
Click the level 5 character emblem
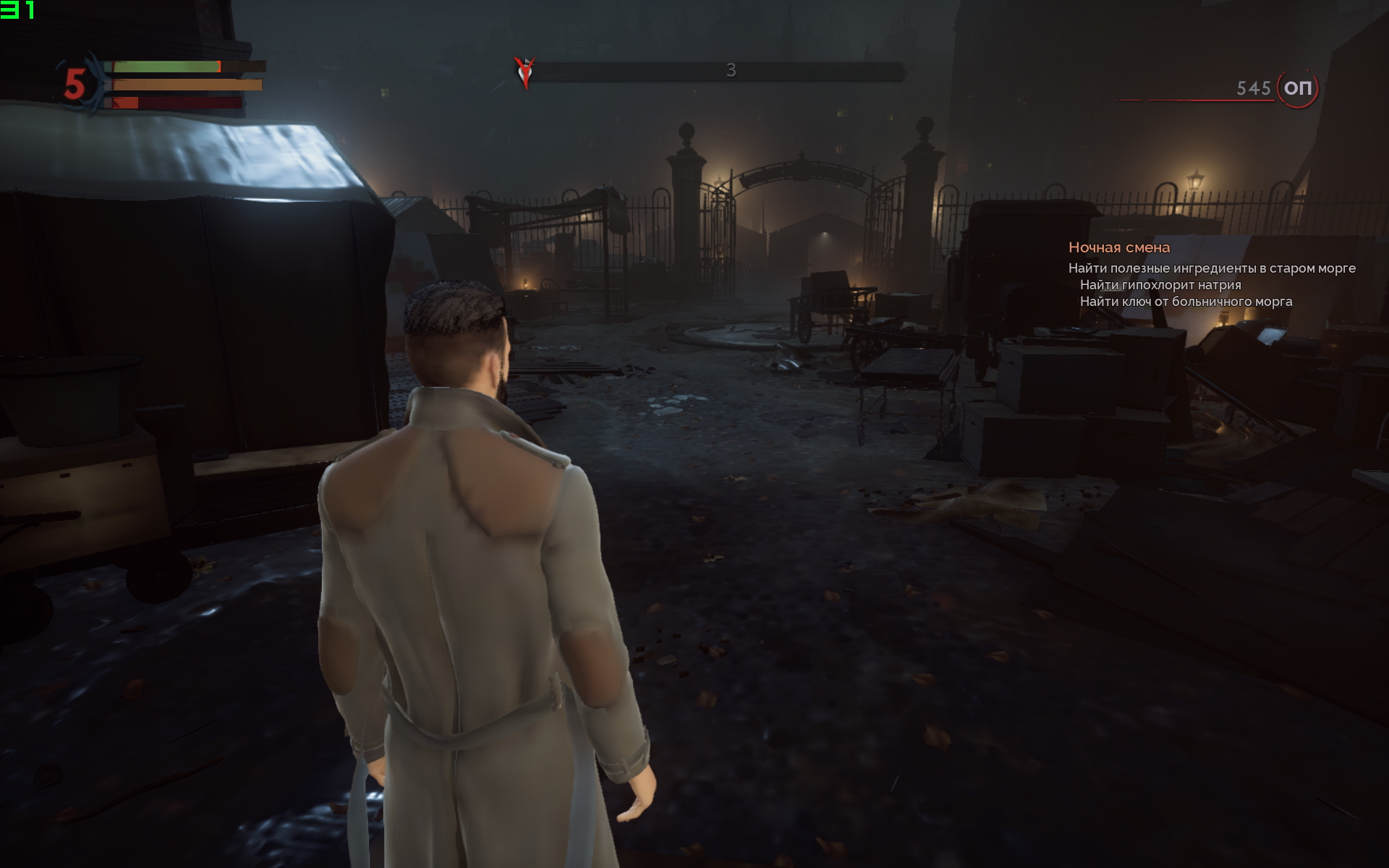point(75,84)
